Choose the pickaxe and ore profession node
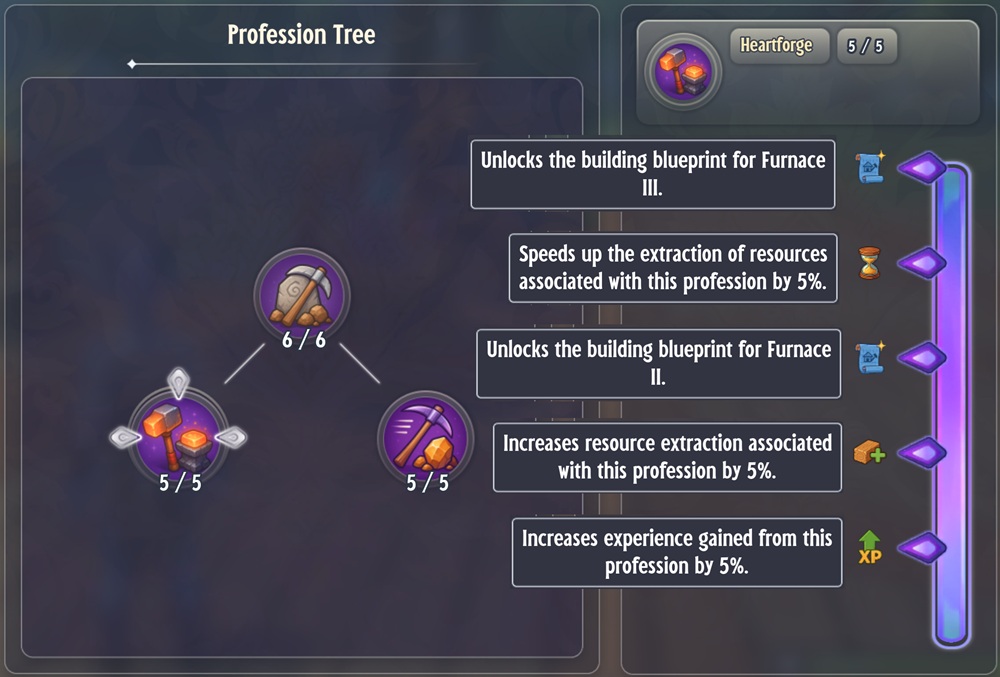1000x677 pixels. point(426,437)
